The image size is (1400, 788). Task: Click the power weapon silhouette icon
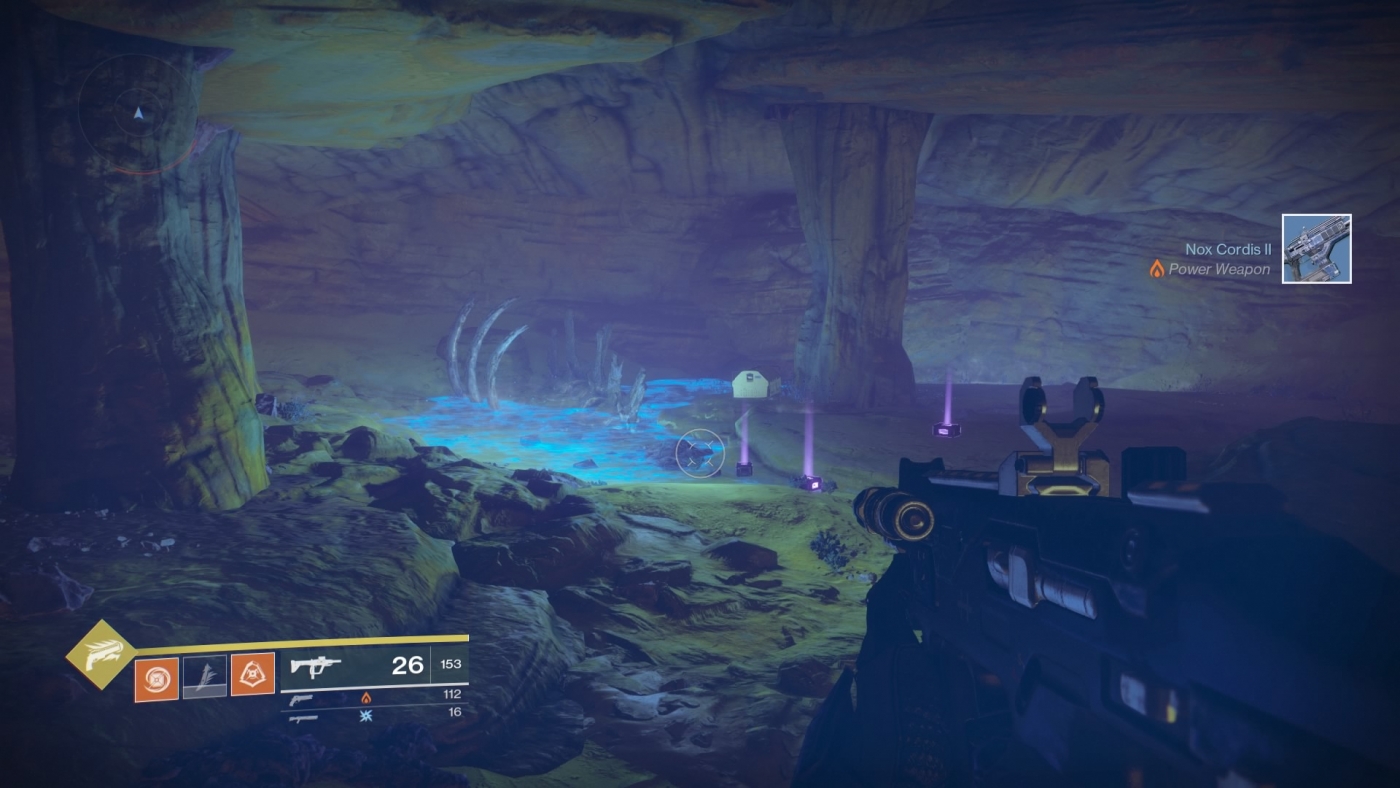303,718
